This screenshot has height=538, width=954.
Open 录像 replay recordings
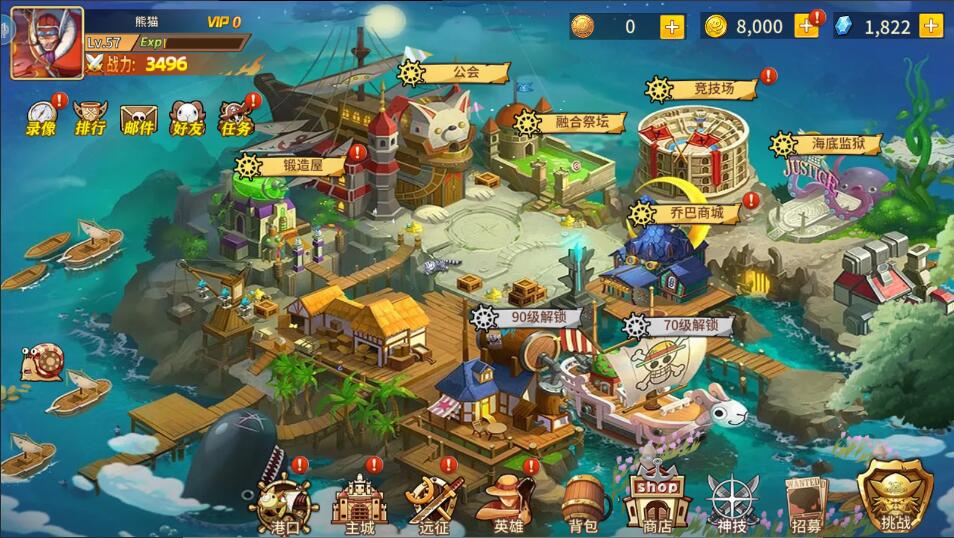pos(41,118)
